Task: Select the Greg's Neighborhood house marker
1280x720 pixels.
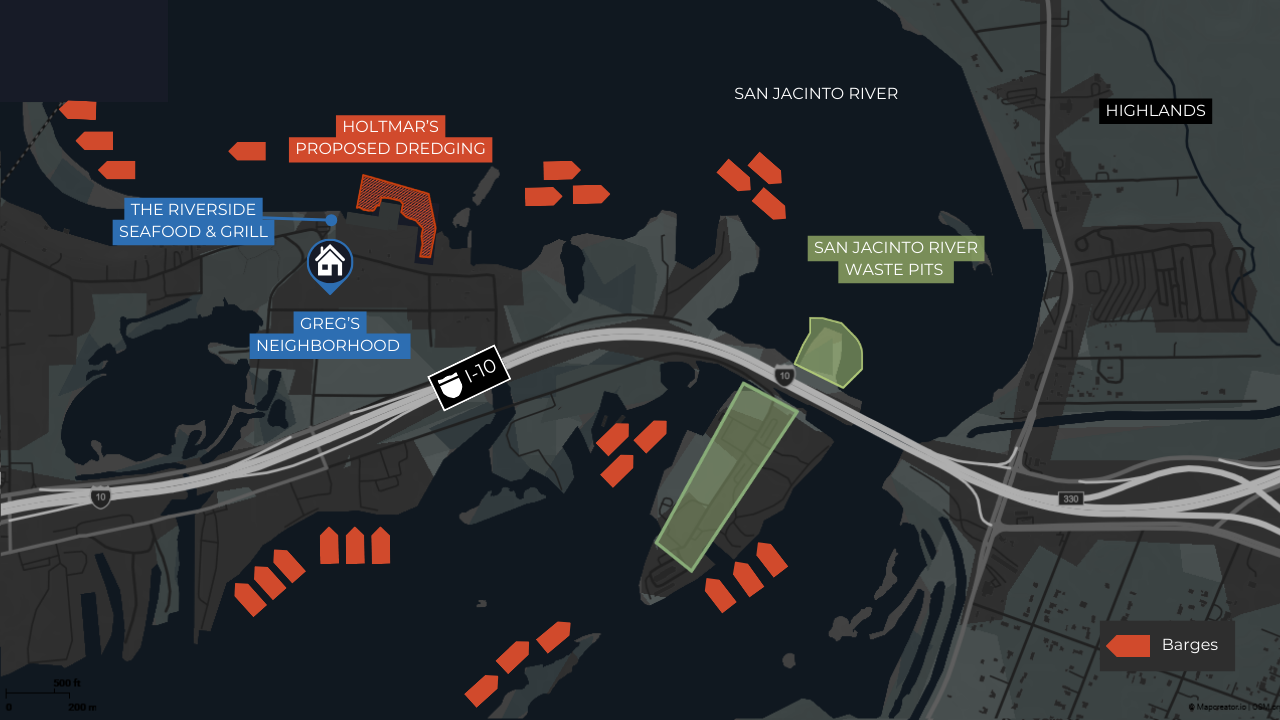Action: 329,263
